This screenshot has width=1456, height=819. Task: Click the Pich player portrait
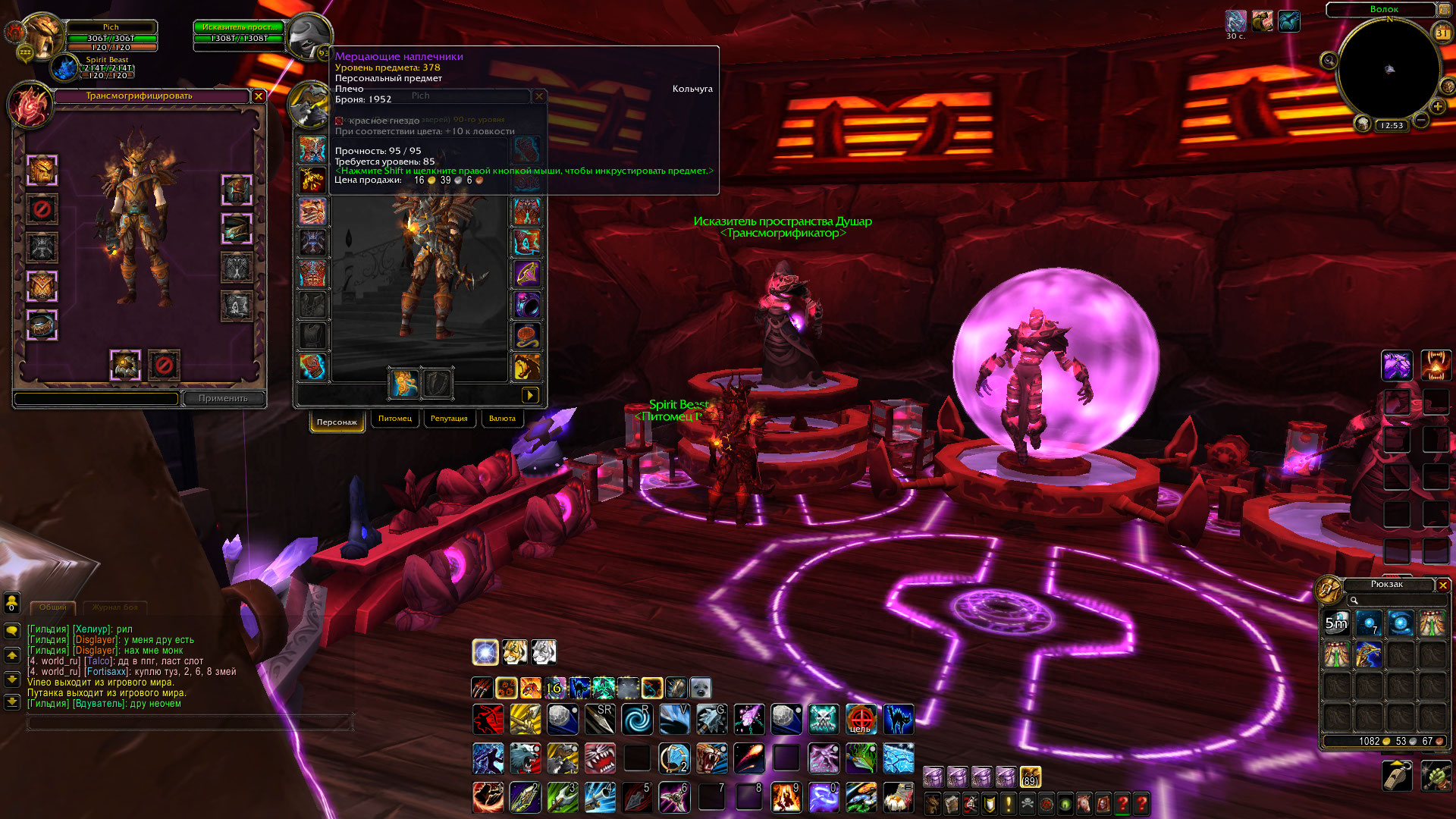[x=42, y=34]
